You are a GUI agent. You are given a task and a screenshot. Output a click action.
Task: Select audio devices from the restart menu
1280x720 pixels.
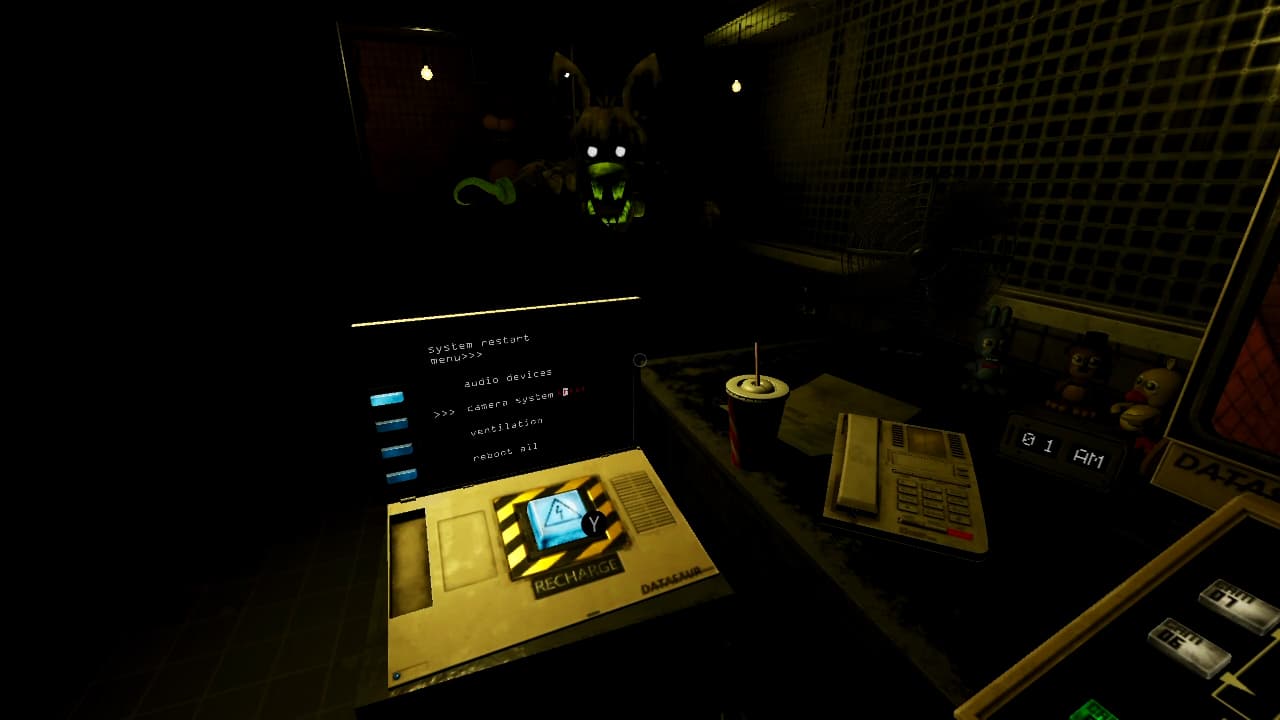pos(506,379)
